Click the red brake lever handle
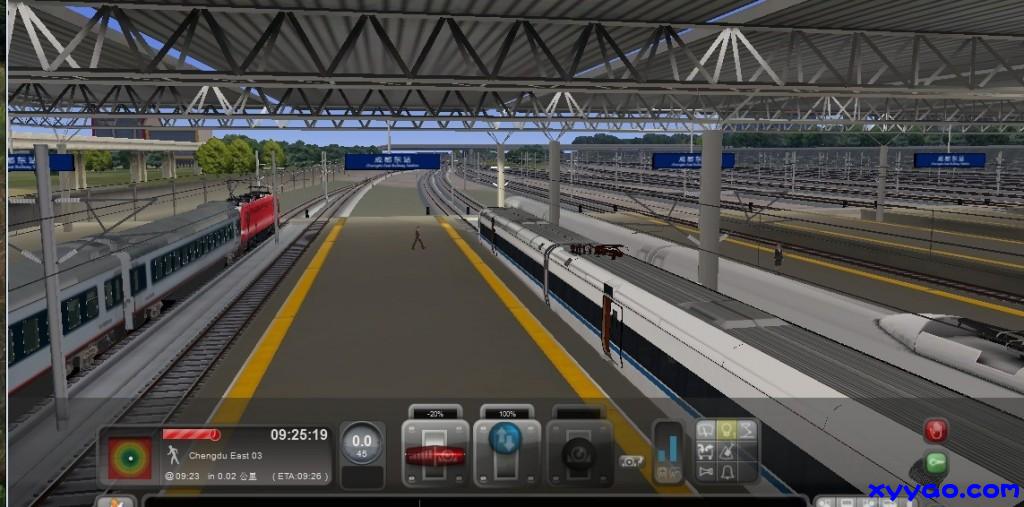The width and height of the screenshot is (1024, 507). click(x=435, y=456)
